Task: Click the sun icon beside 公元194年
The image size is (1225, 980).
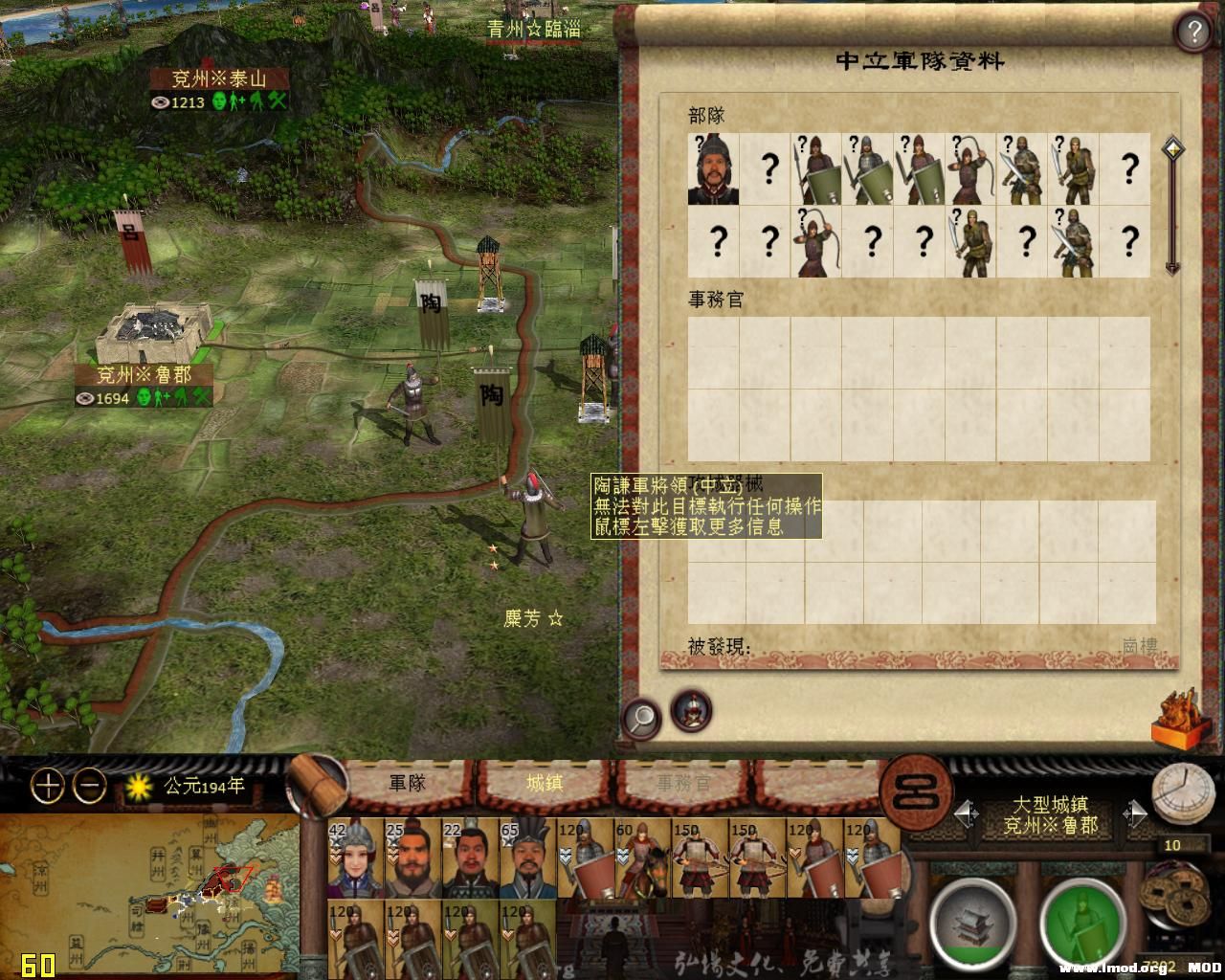Action: tap(138, 787)
